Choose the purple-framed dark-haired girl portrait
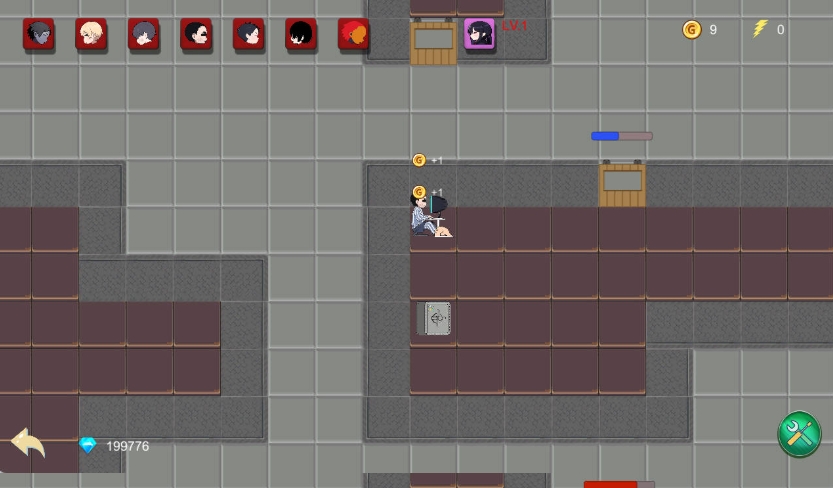This screenshot has width=833, height=488. pos(479,34)
